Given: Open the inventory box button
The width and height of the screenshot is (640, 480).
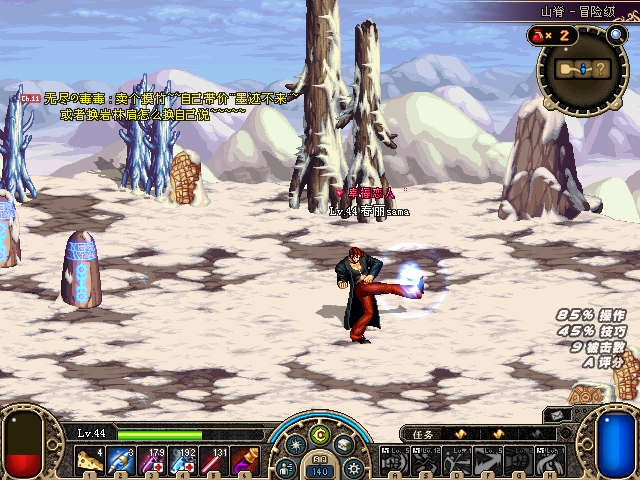Looking at the screenshot, I should [x=343, y=446].
